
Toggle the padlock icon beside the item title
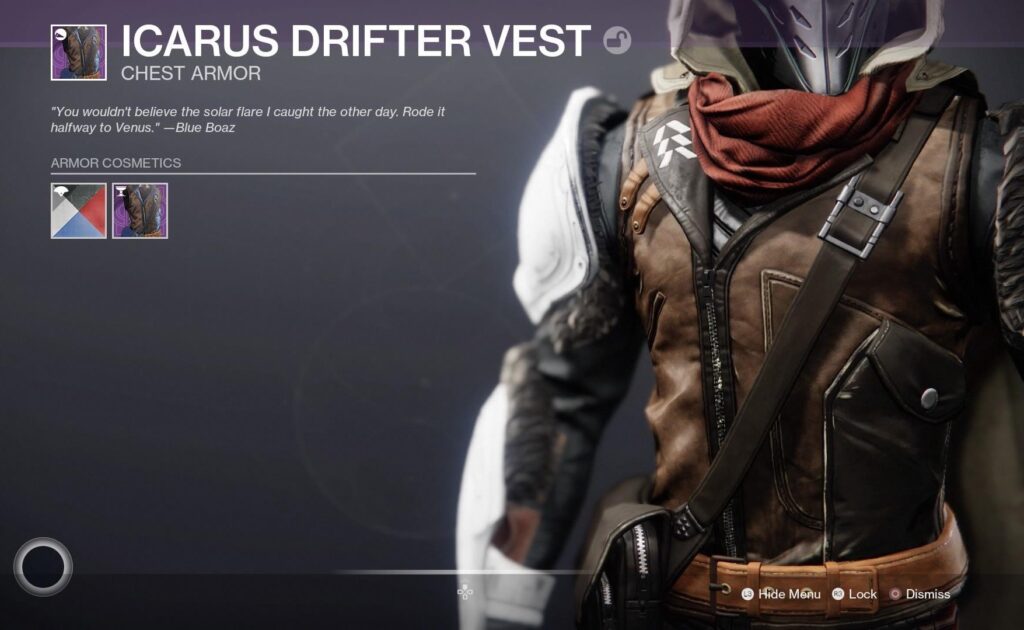[x=617, y=41]
